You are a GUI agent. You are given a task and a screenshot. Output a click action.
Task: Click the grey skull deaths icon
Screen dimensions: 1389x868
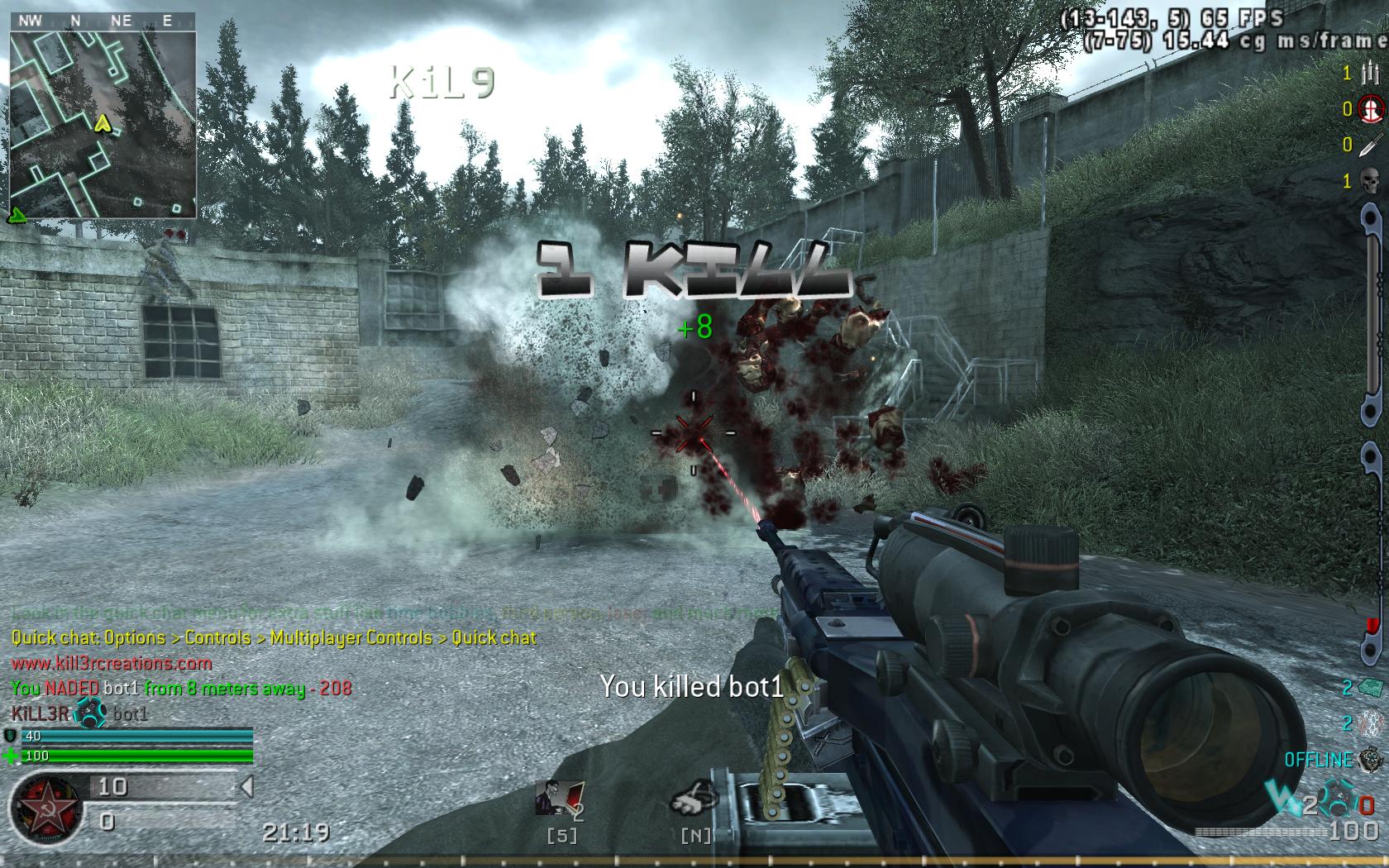tap(1369, 180)
